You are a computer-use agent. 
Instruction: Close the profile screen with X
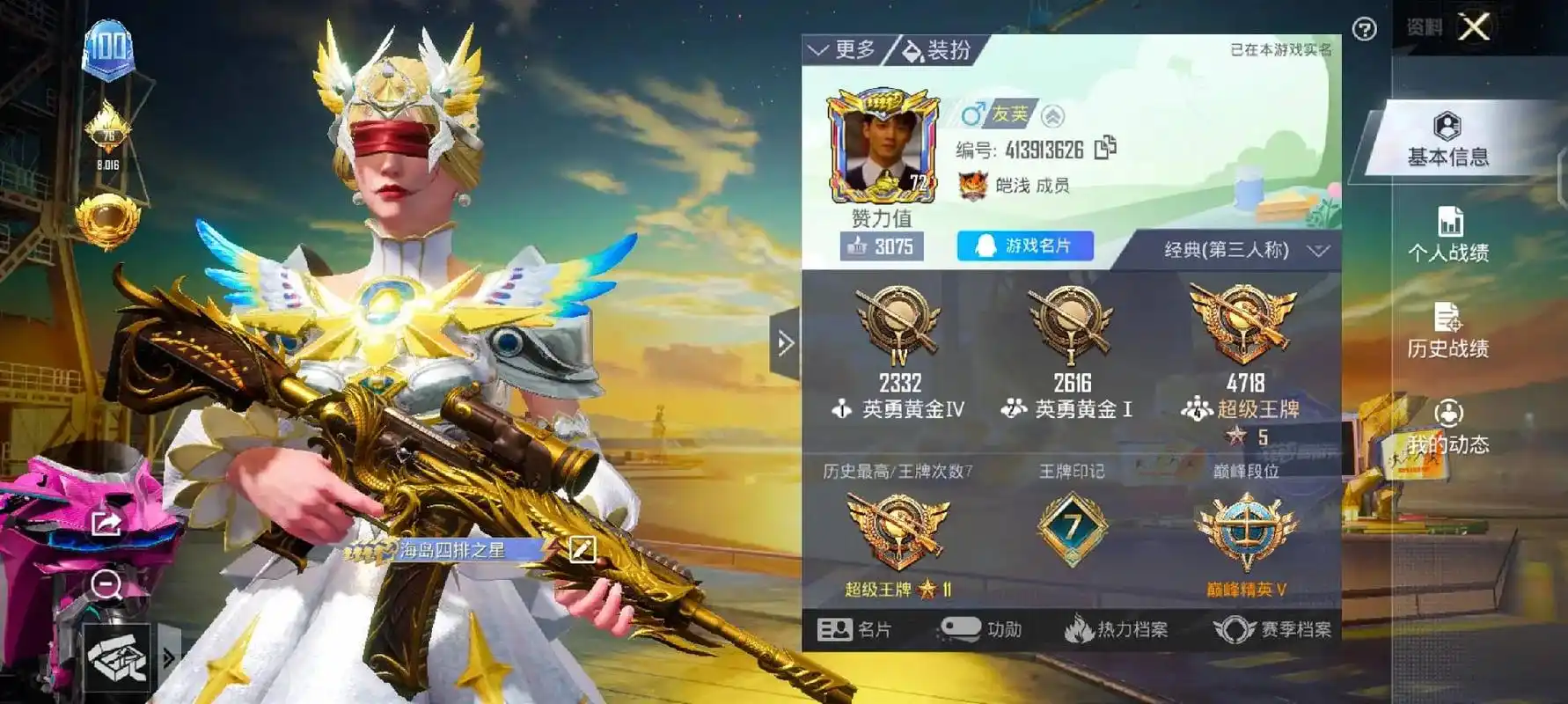point(1475,26)
